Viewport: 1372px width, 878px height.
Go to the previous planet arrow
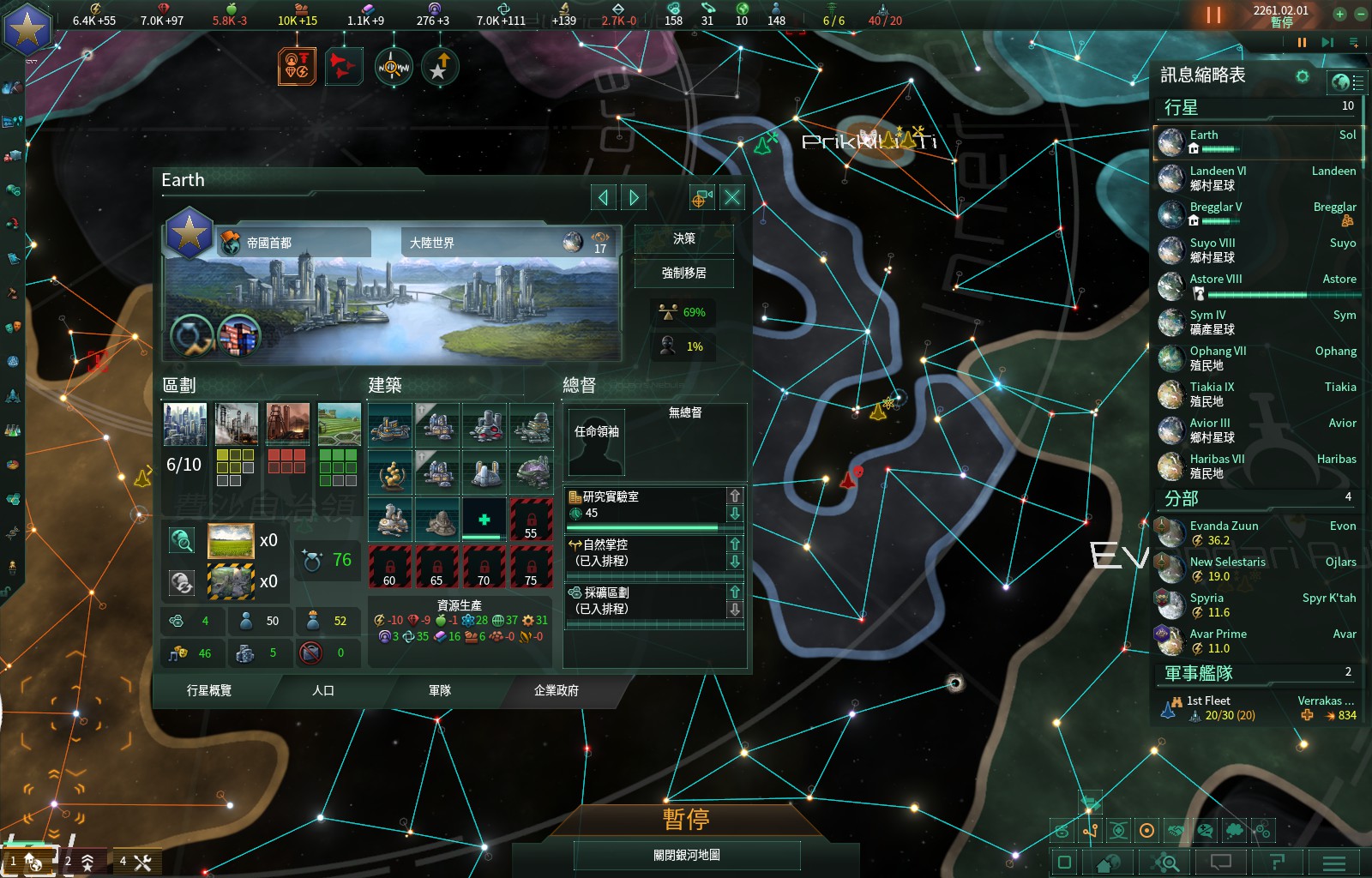click(604, 198)
